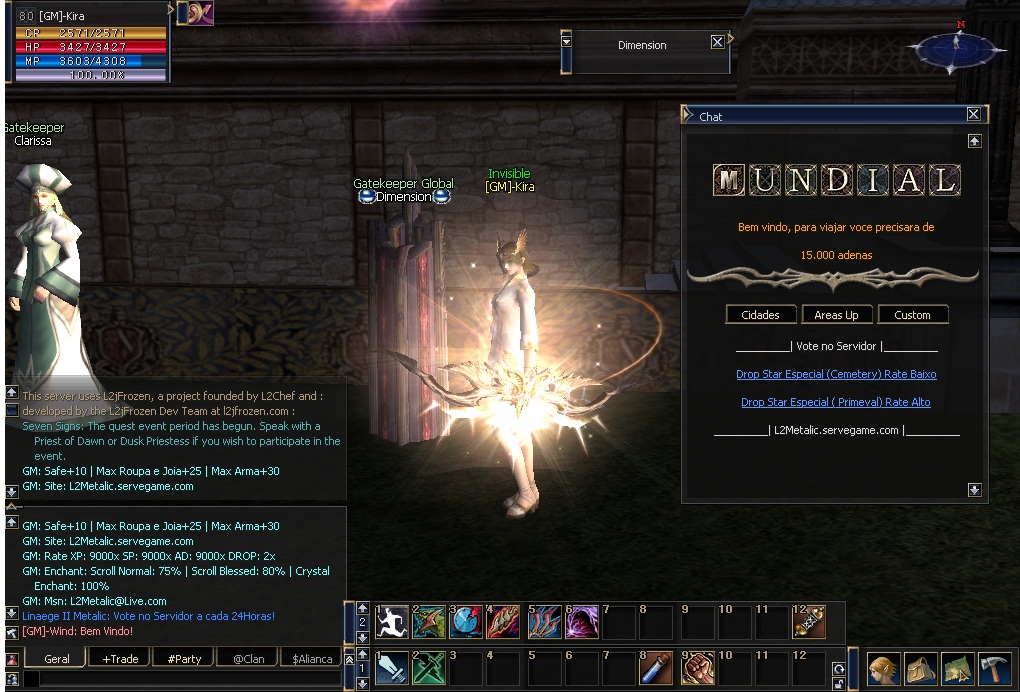Viewport: 1020px width, 692px height.
Task: Activate the running figure skill slot
Action: 392,622
